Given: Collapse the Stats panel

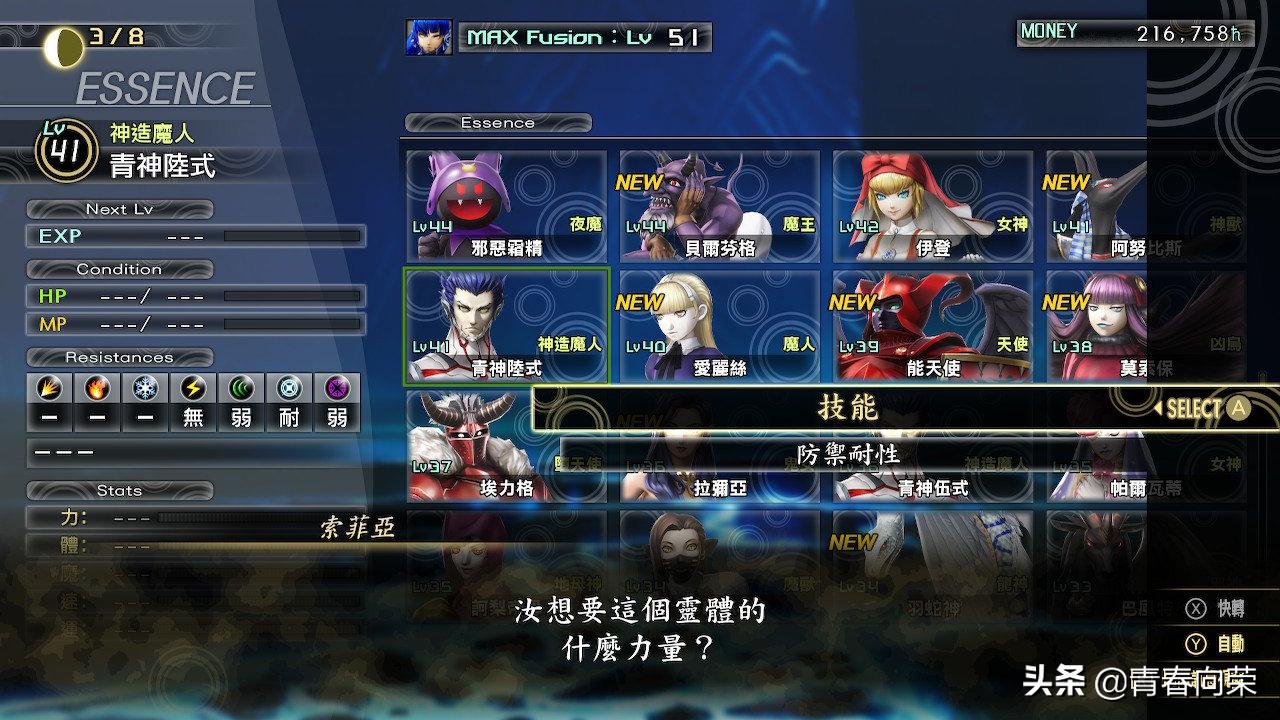Looking at the screenshot, I should [119, 491].
